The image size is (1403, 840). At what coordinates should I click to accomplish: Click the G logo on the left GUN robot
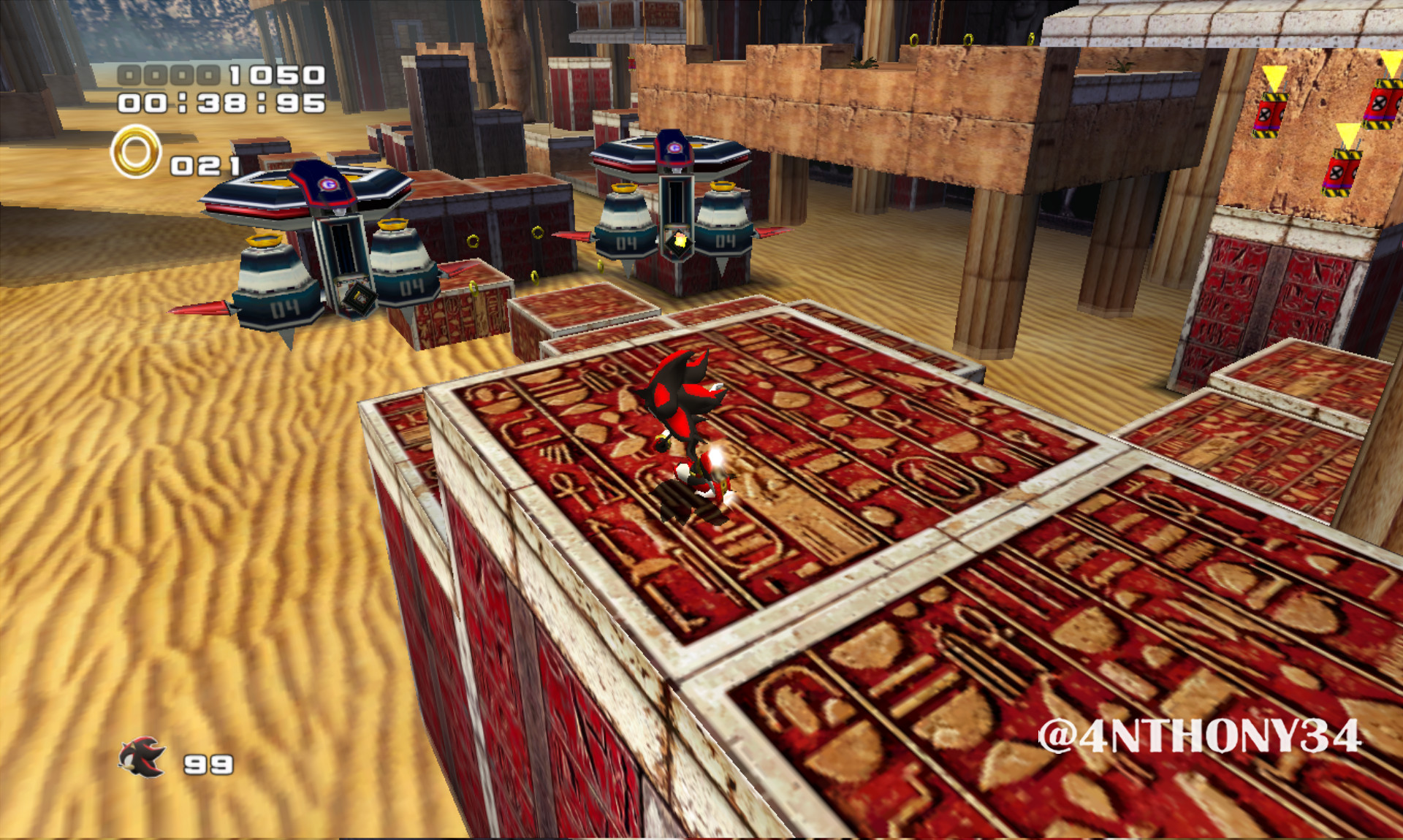pos(327,186)
